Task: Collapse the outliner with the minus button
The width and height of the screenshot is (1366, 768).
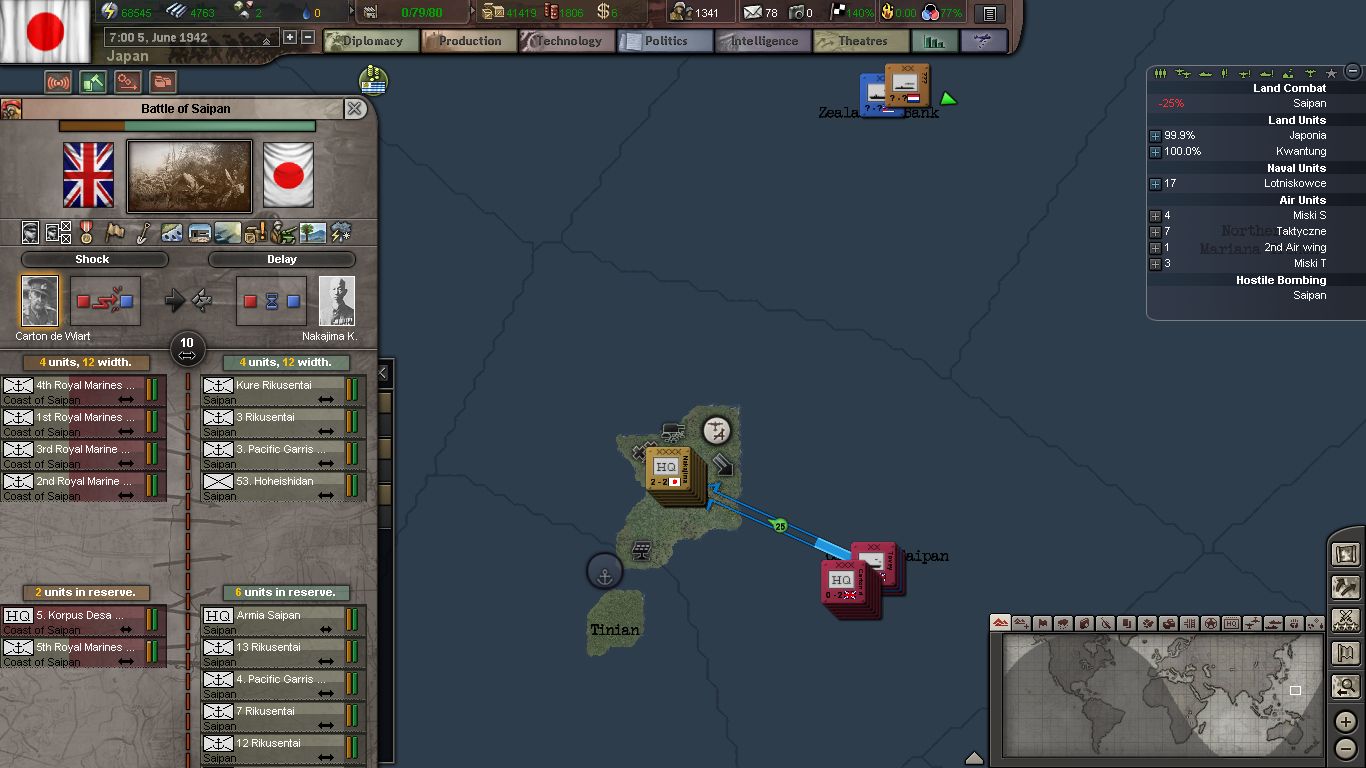Action: [x=1353, y=71]
